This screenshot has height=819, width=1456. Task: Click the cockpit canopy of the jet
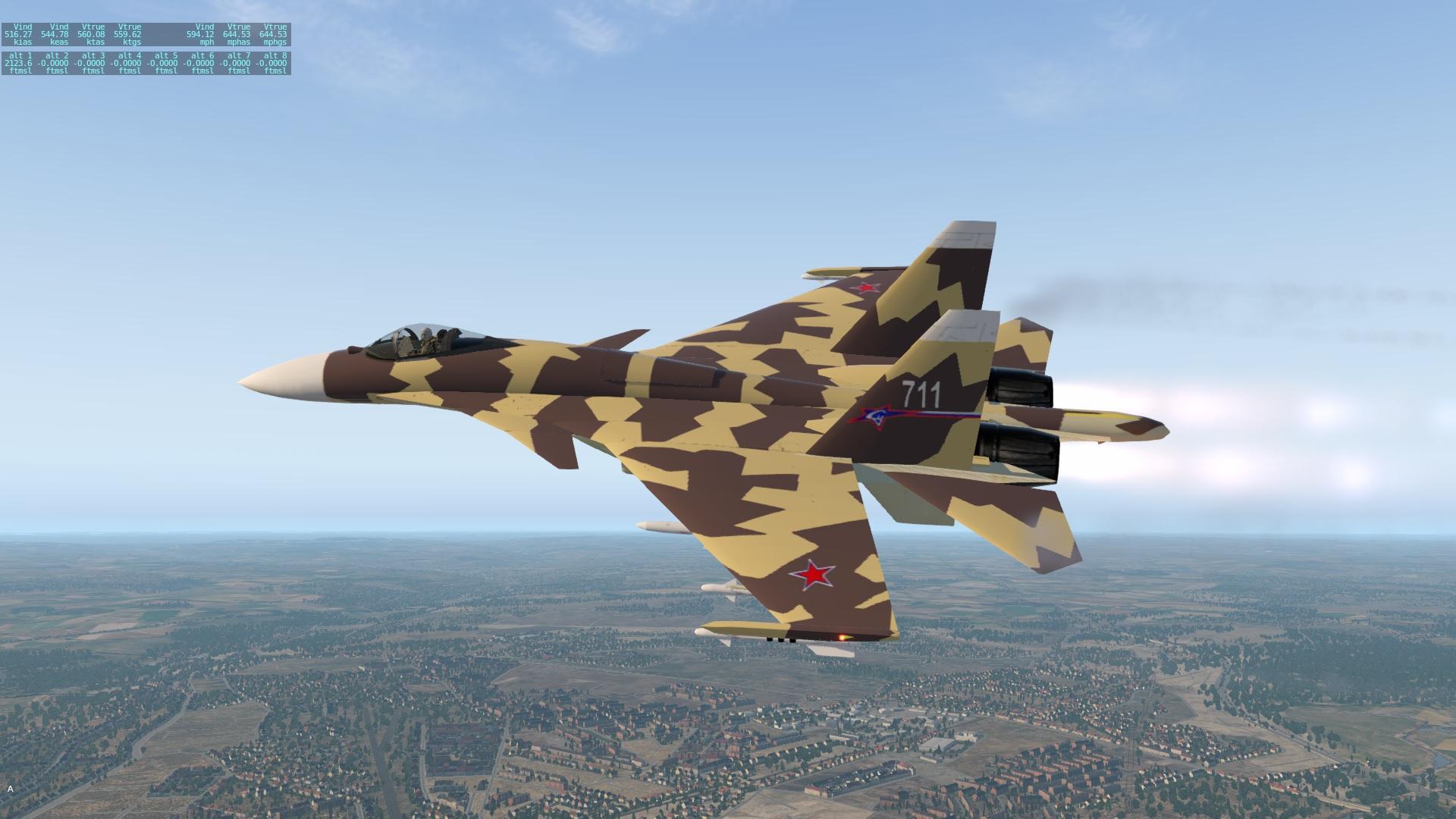[421, 337]
